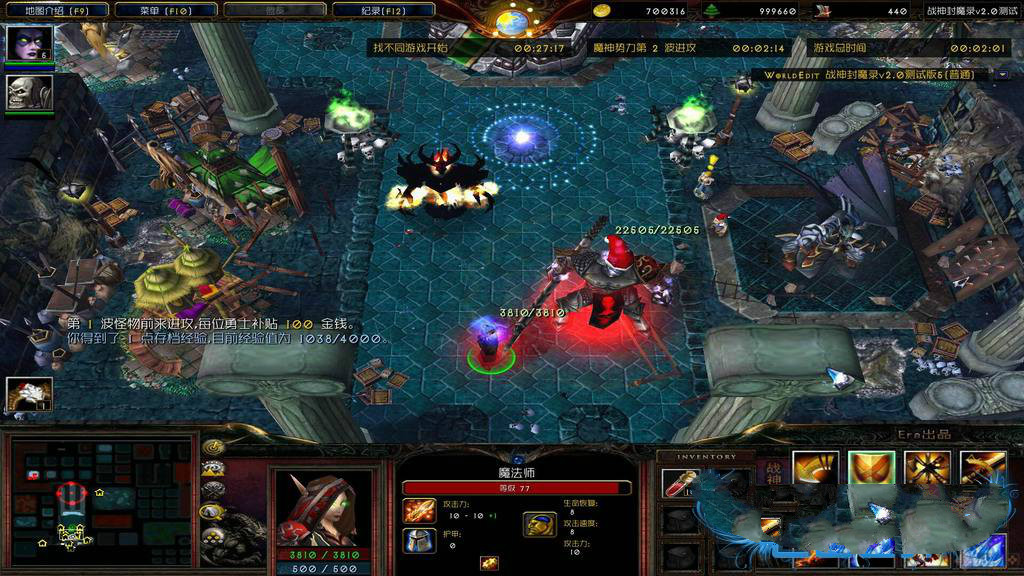Screen dimensions: 1024x576
Task: Toggle minimap creep camp display button
Action: 212,511
